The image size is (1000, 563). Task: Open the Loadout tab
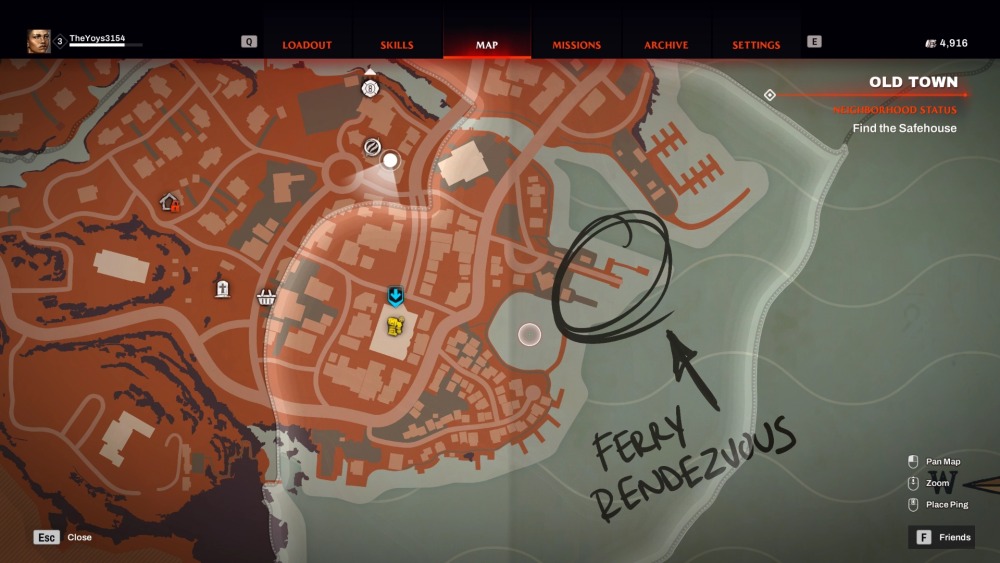coord(306,45)
